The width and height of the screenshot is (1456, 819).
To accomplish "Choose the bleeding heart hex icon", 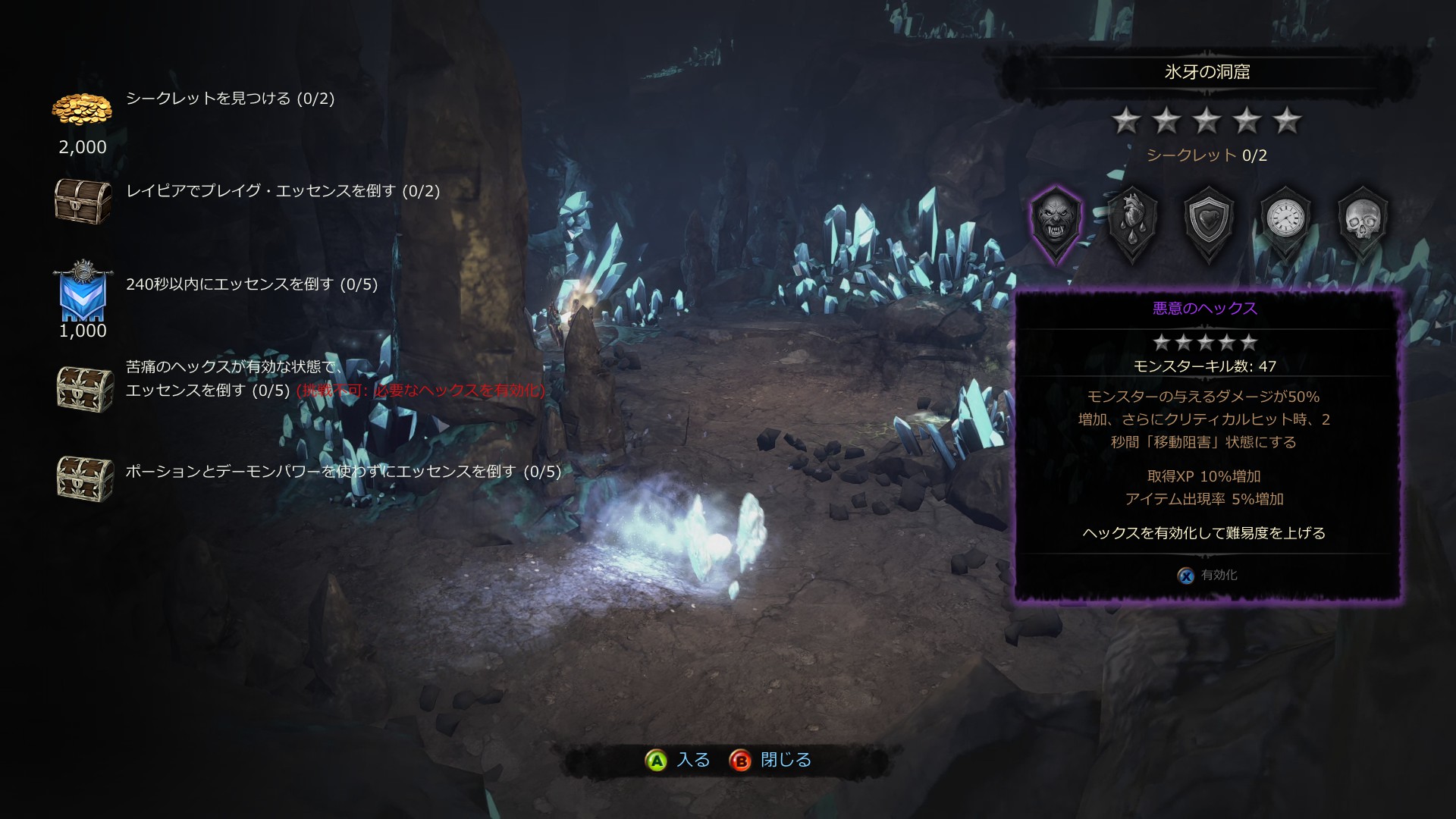I will click(x=1132, y=221).
